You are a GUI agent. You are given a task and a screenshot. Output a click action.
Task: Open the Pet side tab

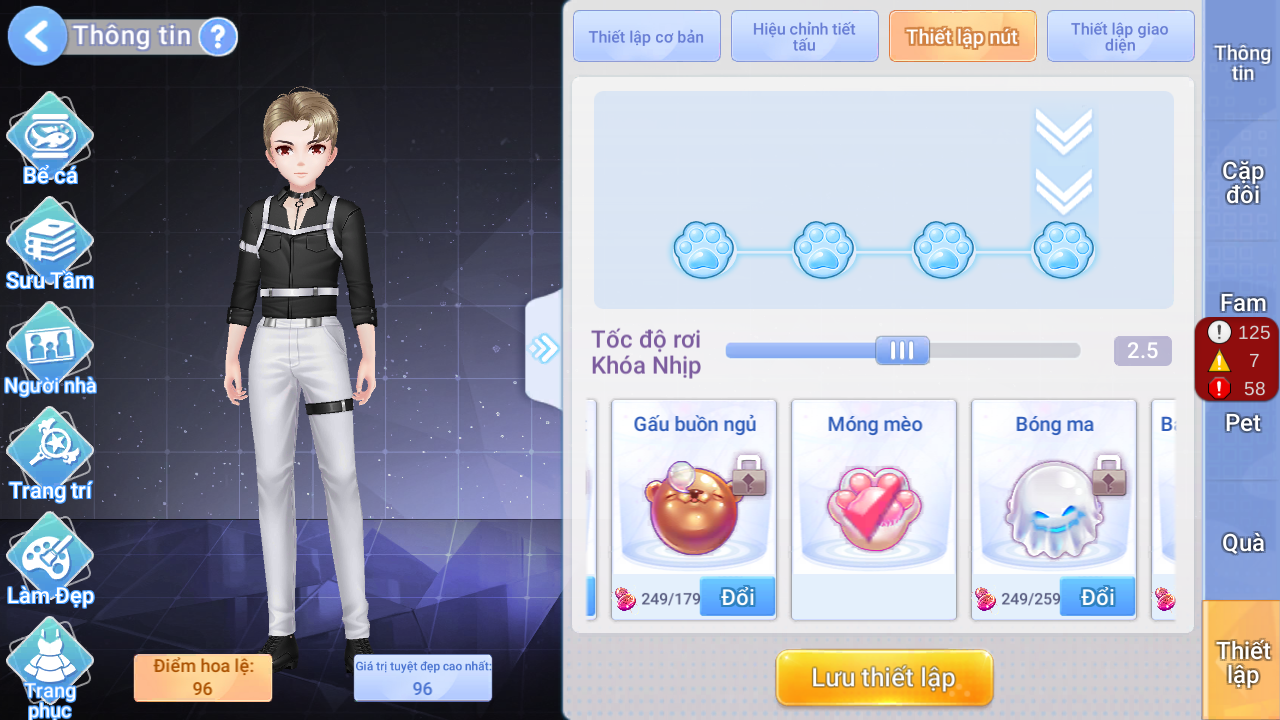(1242, 423)
